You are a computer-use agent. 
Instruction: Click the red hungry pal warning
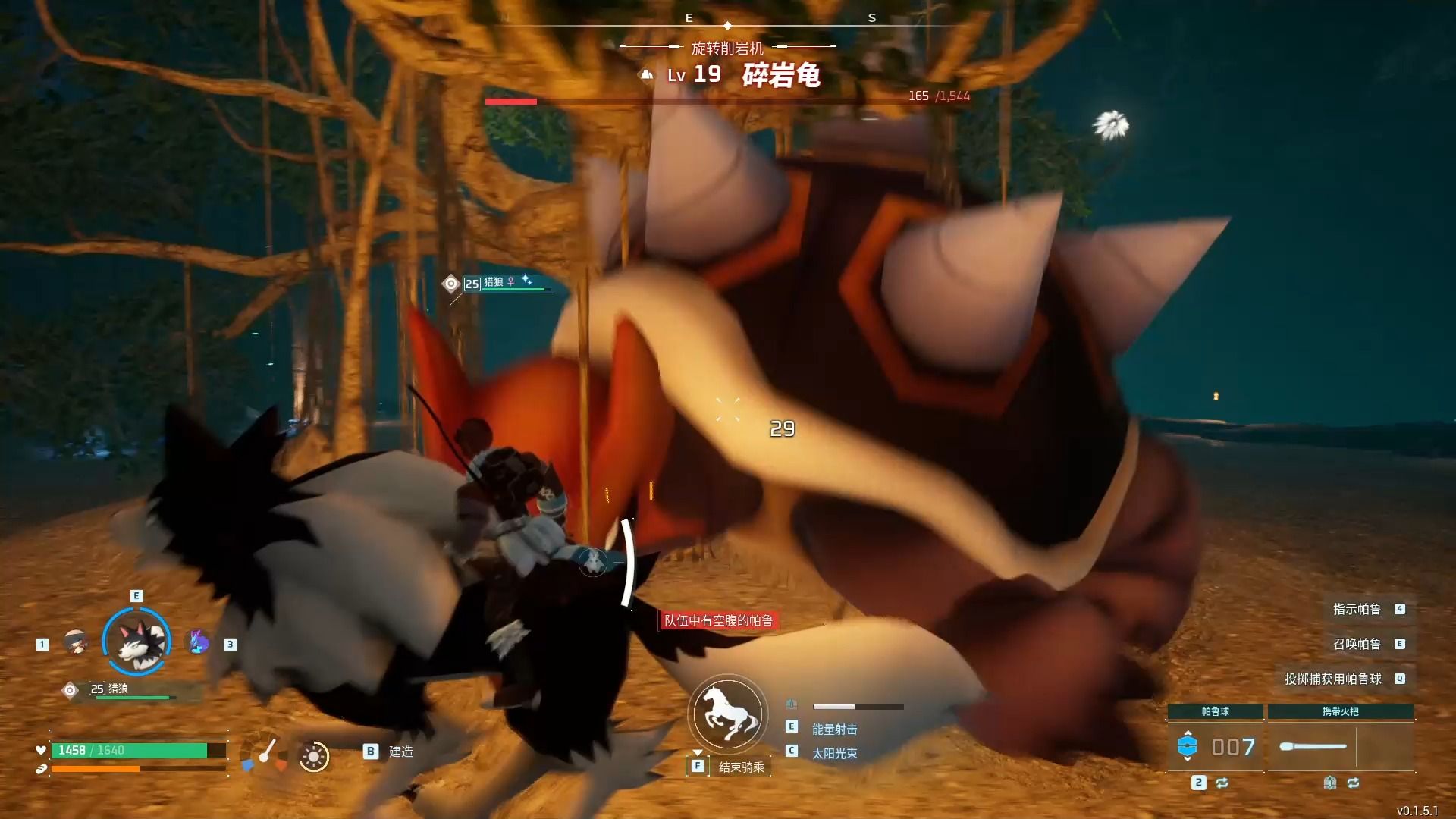(x=718, y=620)
